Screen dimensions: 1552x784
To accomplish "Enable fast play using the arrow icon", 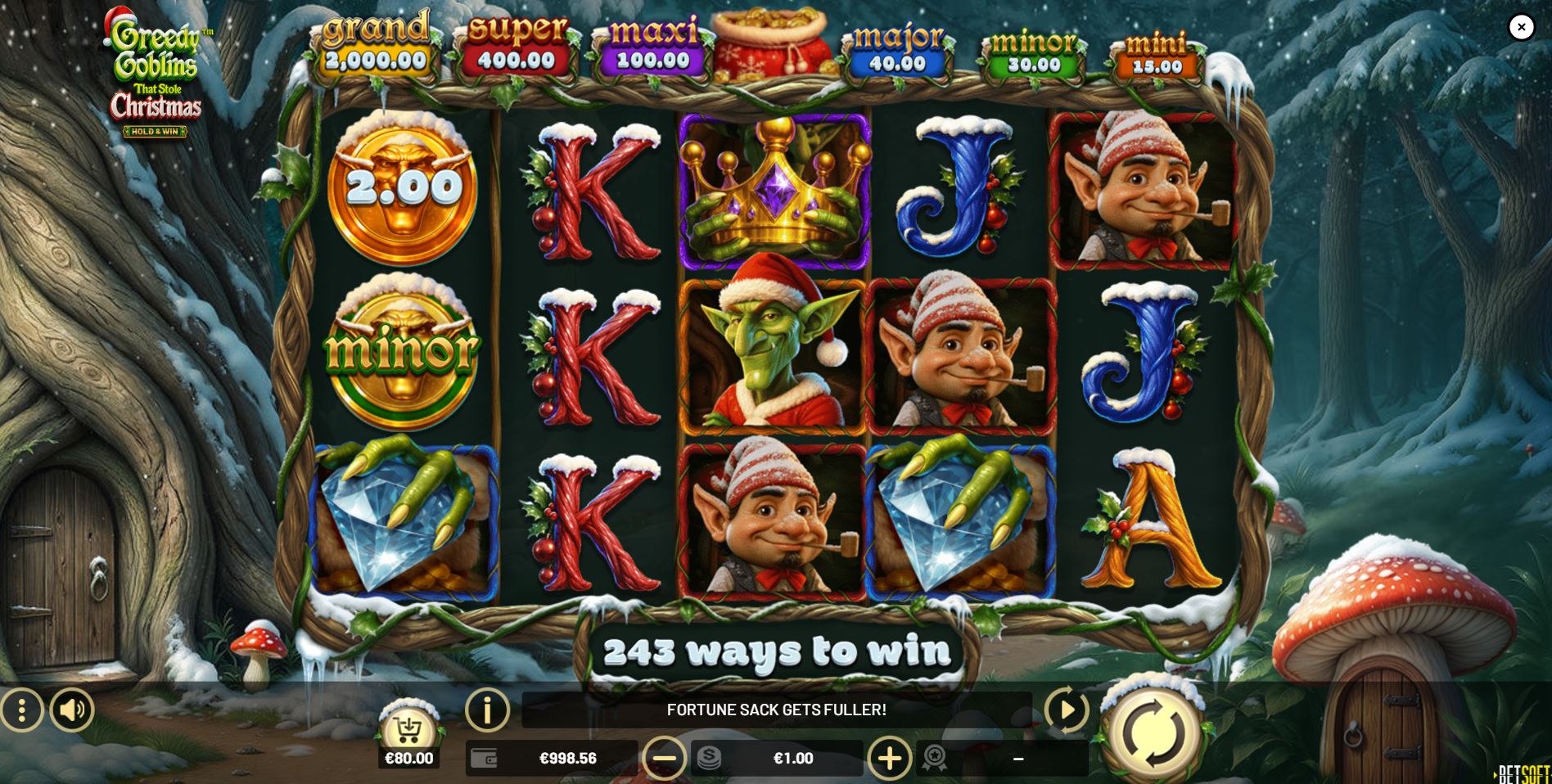I will (x=1067, y=710).
